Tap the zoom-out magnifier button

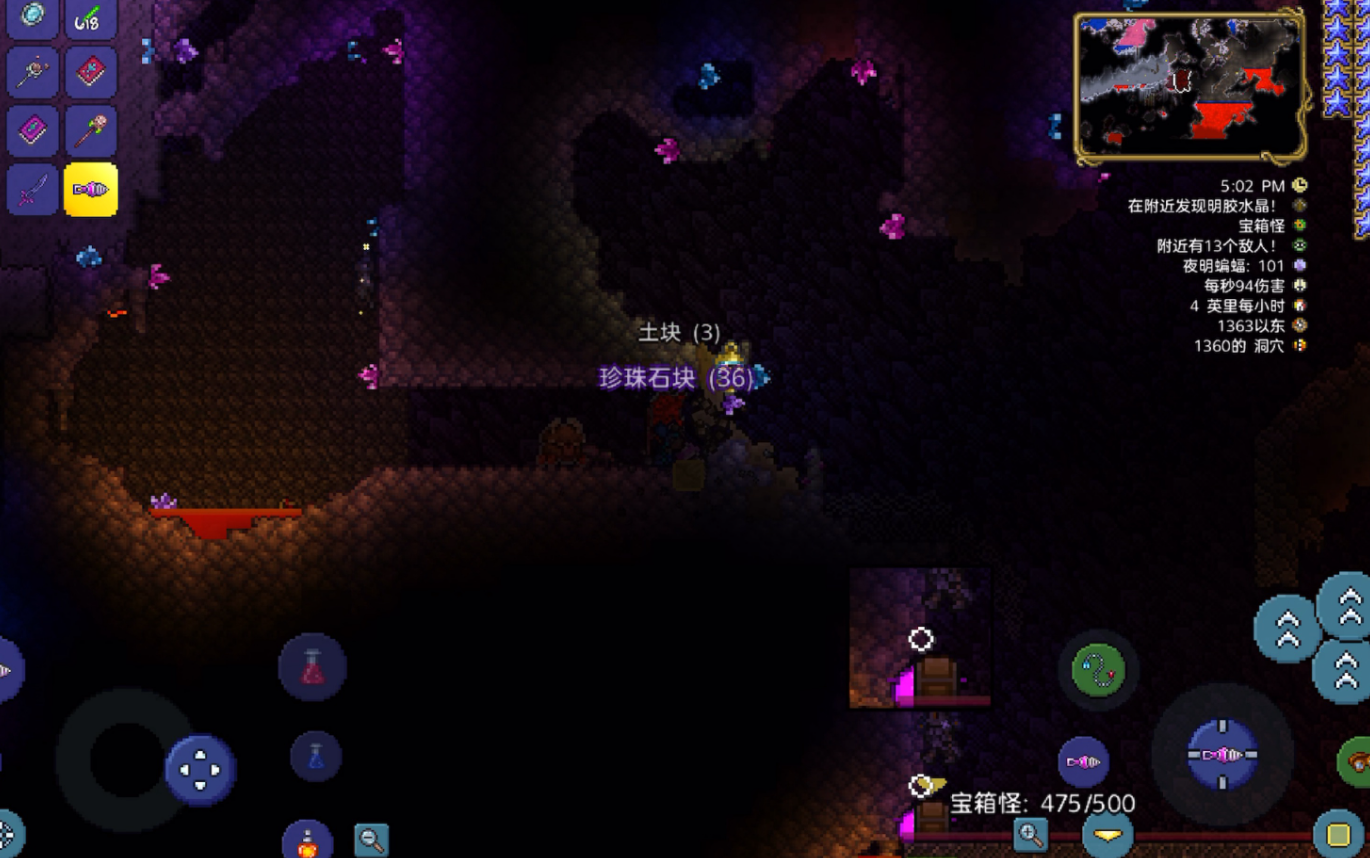point(371,840)
